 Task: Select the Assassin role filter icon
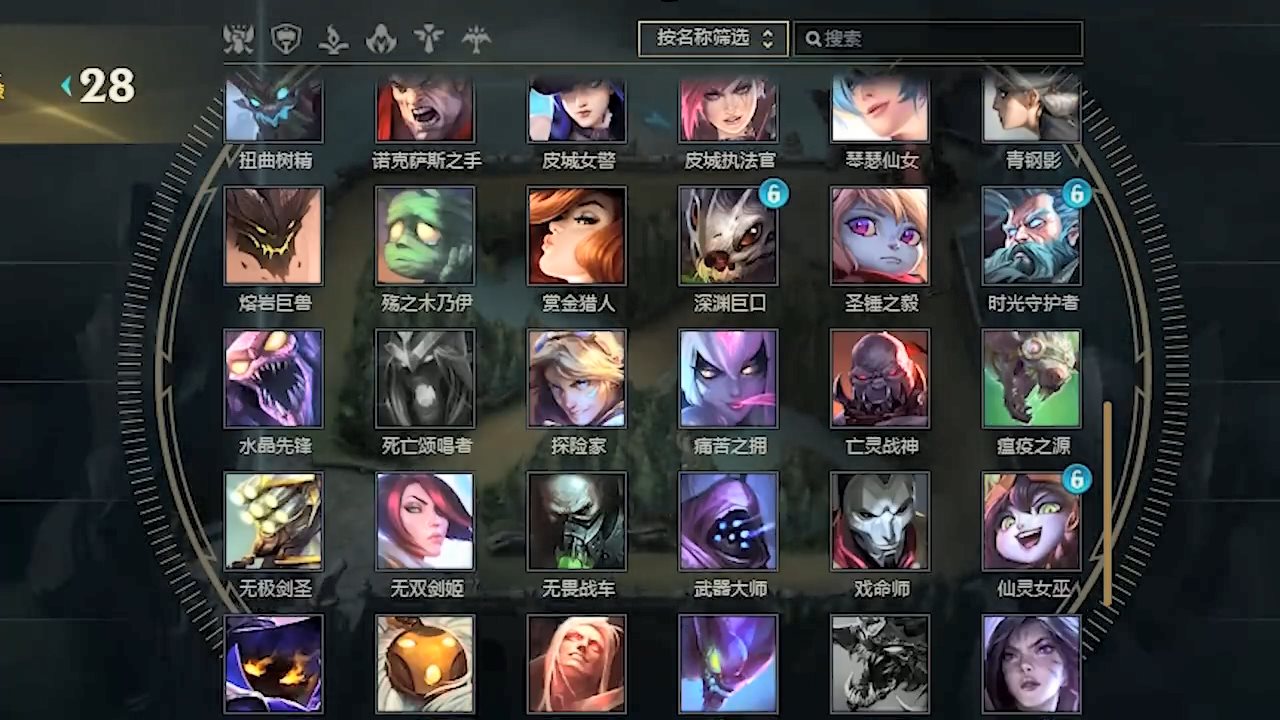coord(380,40)
